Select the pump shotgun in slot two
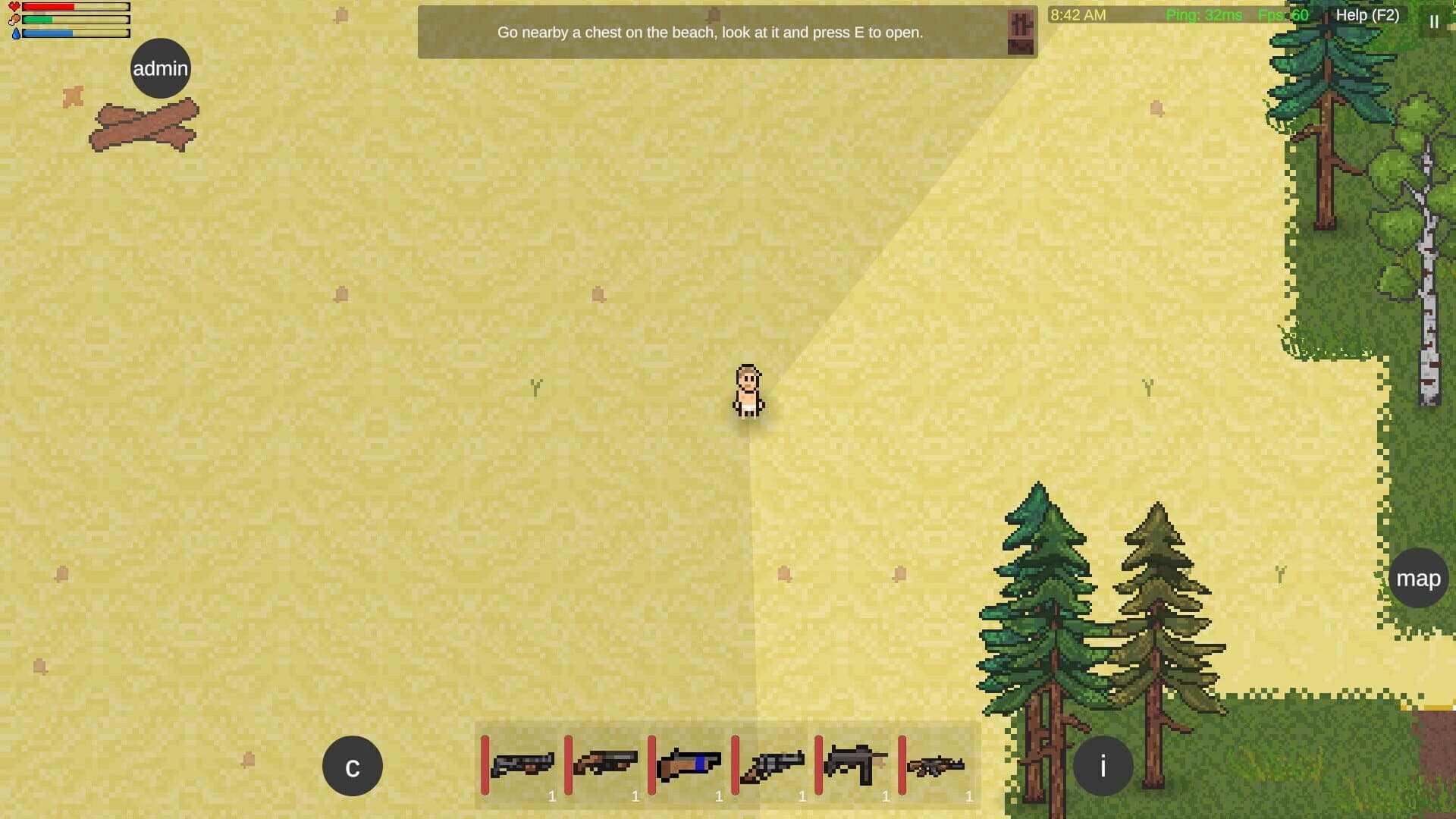 pyautogui.click(x=607, y=762)
